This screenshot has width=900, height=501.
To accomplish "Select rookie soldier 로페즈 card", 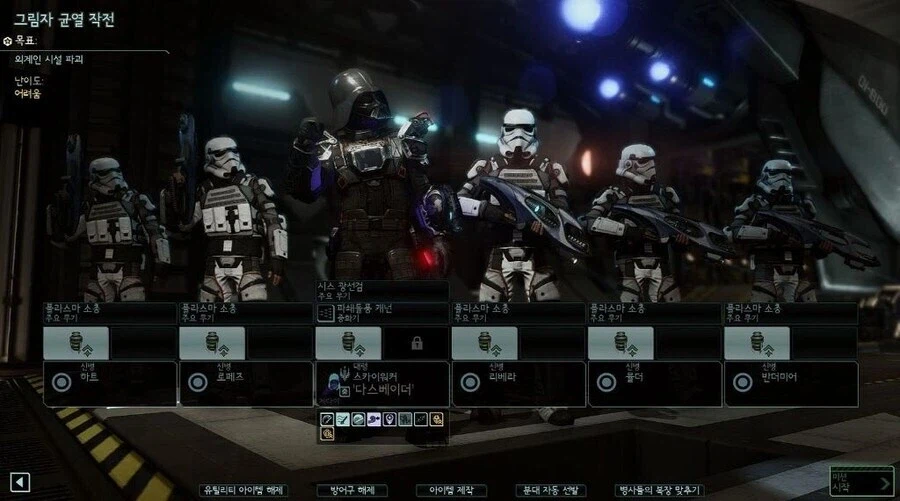I will click(x=245, y=383).
